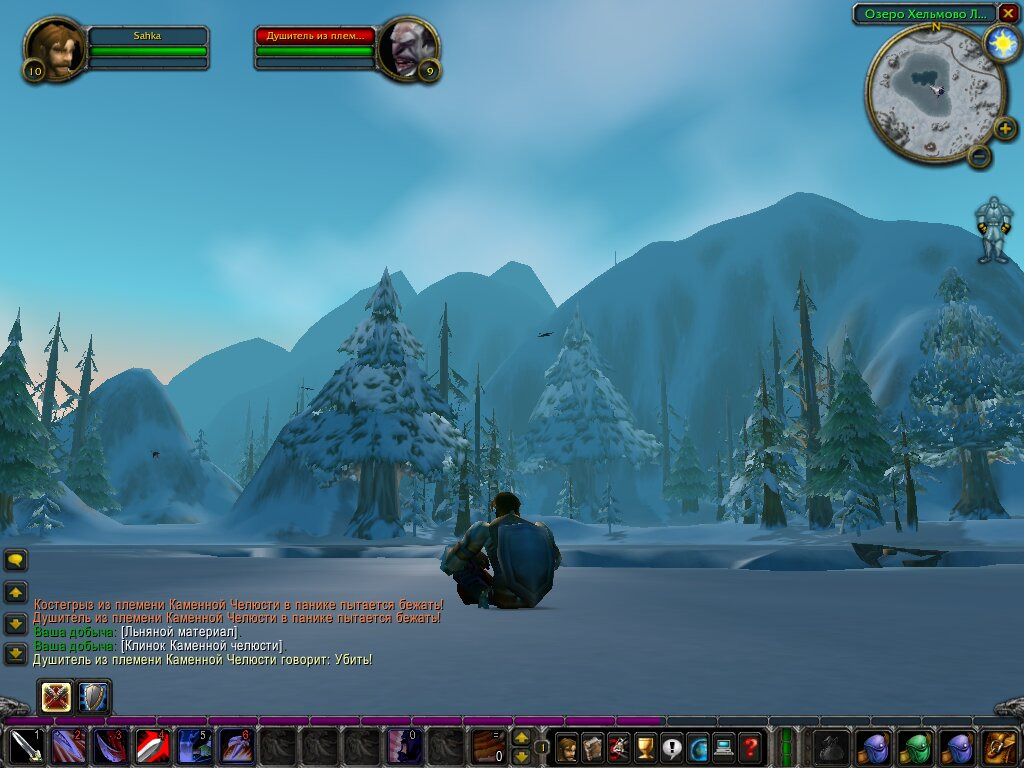Activate the sword attack ability in slot 1
Screen dimensions: 1024x768
click(x=26, y=747)
